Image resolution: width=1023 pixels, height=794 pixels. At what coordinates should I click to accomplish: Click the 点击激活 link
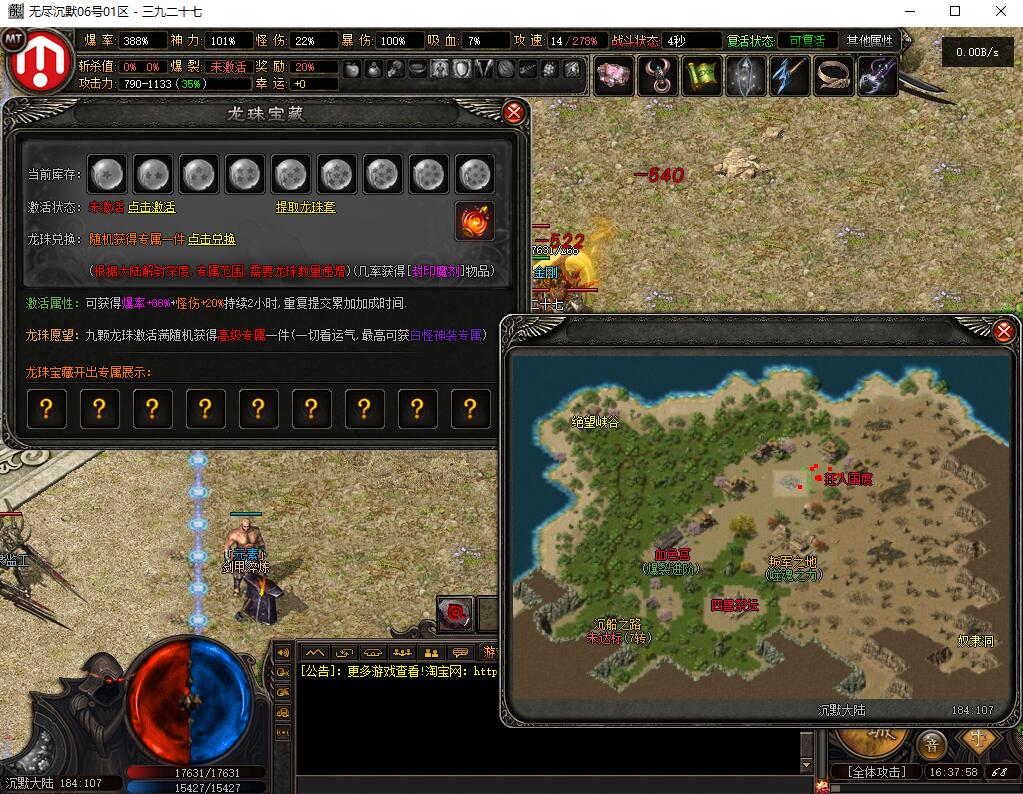(151, 207)
